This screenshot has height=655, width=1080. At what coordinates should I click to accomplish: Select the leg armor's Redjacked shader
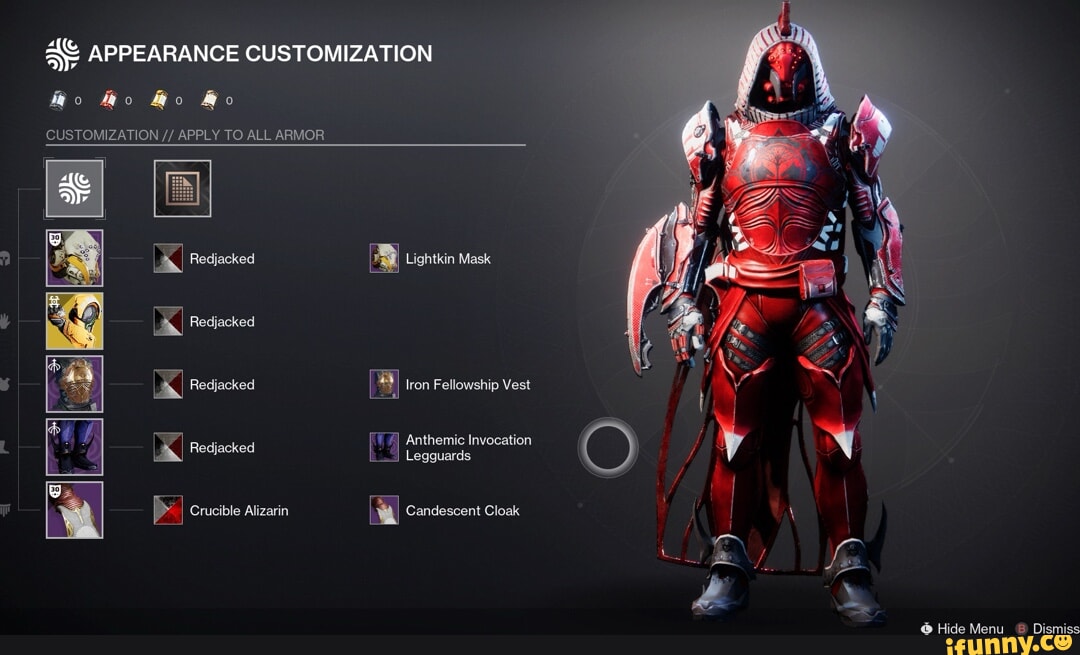pos(168,448)
